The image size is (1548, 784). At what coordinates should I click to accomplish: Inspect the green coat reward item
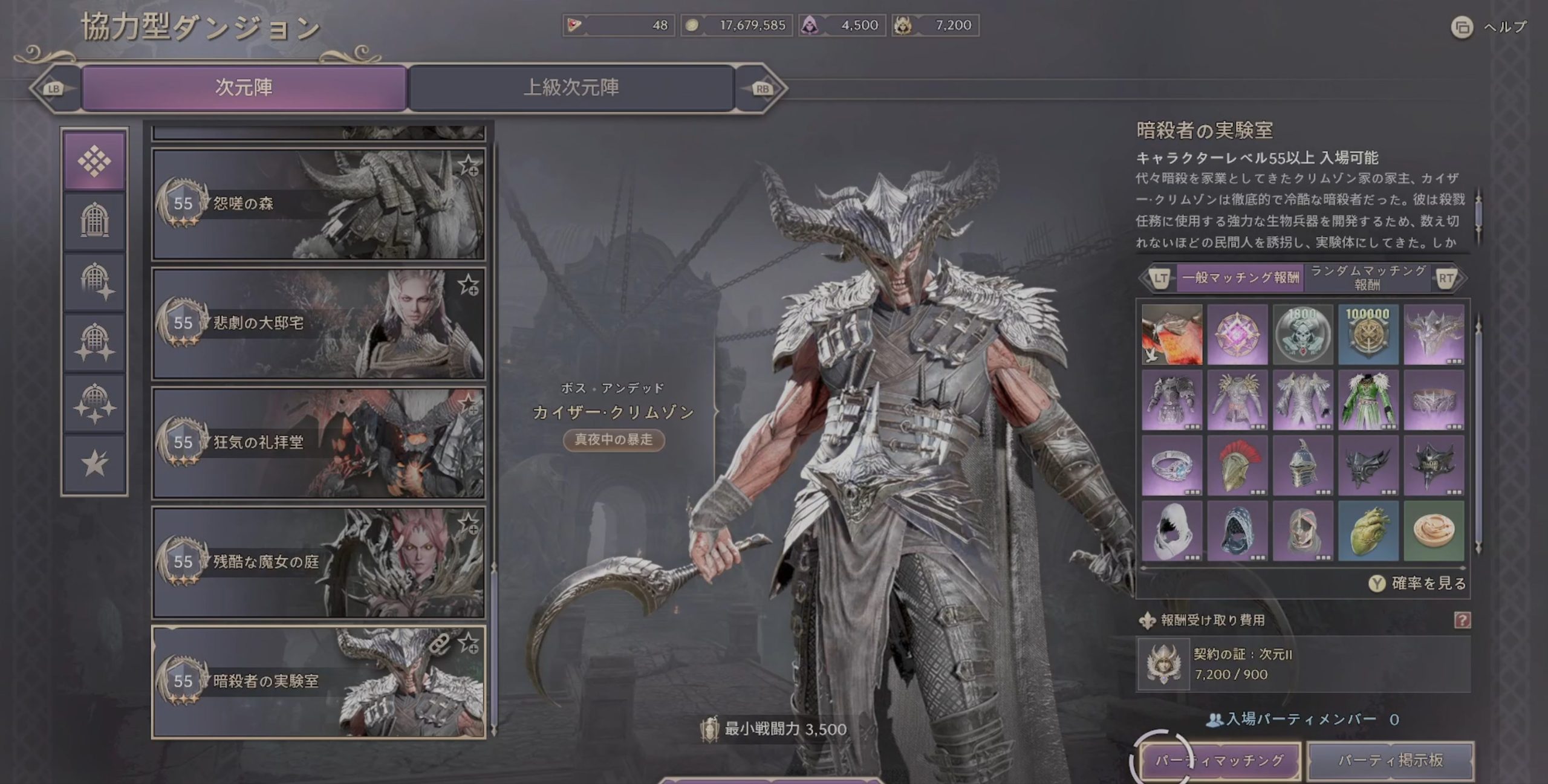pyautogui.click(x=1368, y=400)
